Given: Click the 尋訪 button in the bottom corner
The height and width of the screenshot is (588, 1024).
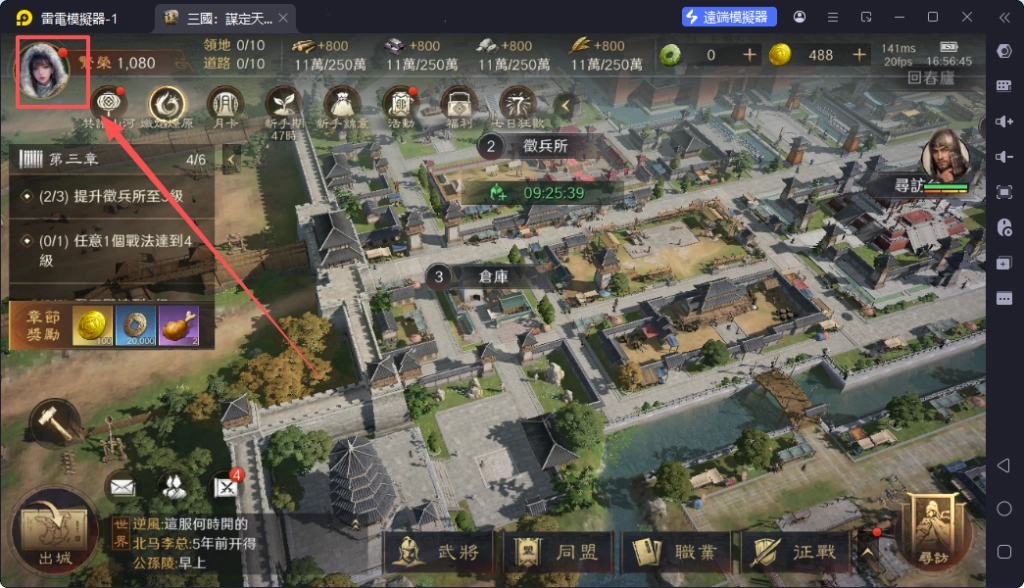Looking at the screenshot, I should pos(935,530).
